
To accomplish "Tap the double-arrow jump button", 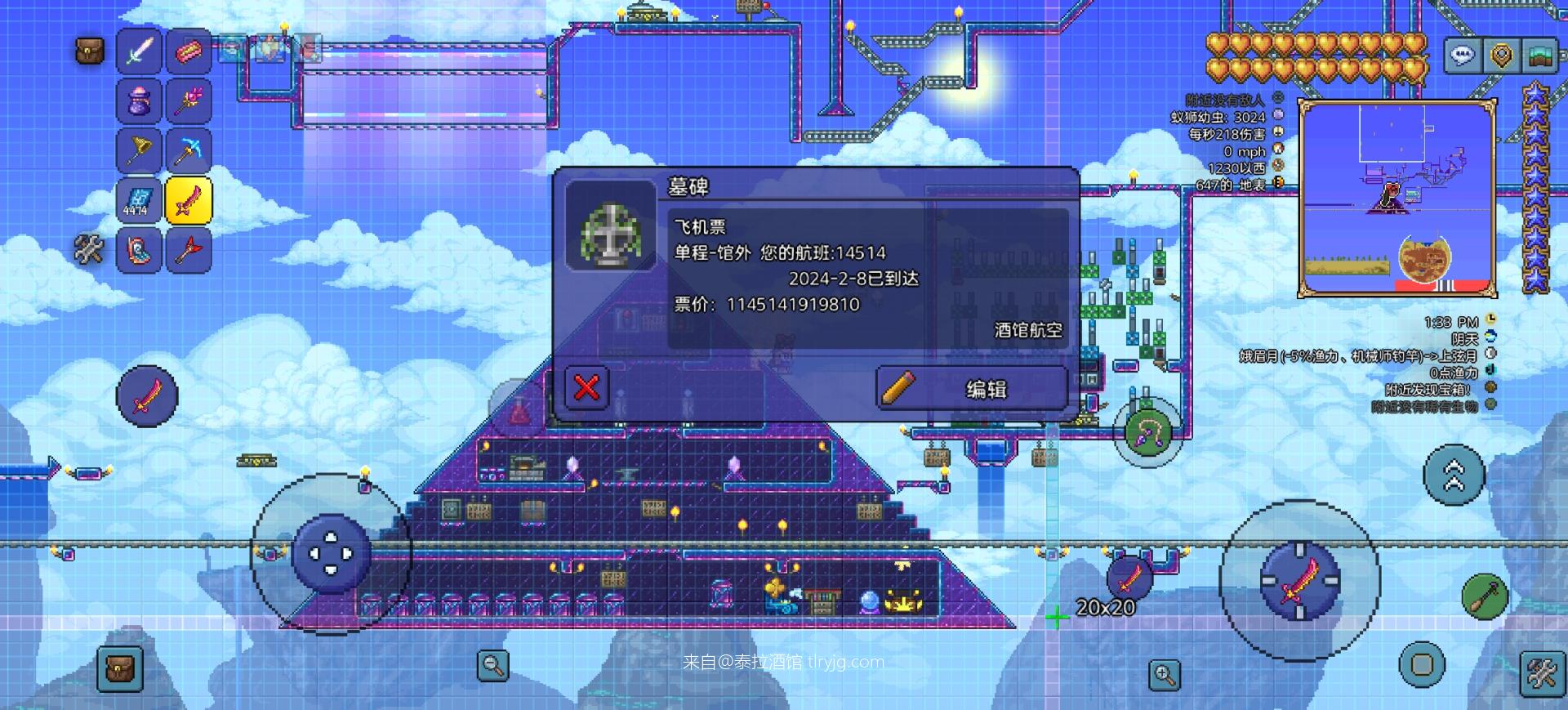I will (1454, 475).
